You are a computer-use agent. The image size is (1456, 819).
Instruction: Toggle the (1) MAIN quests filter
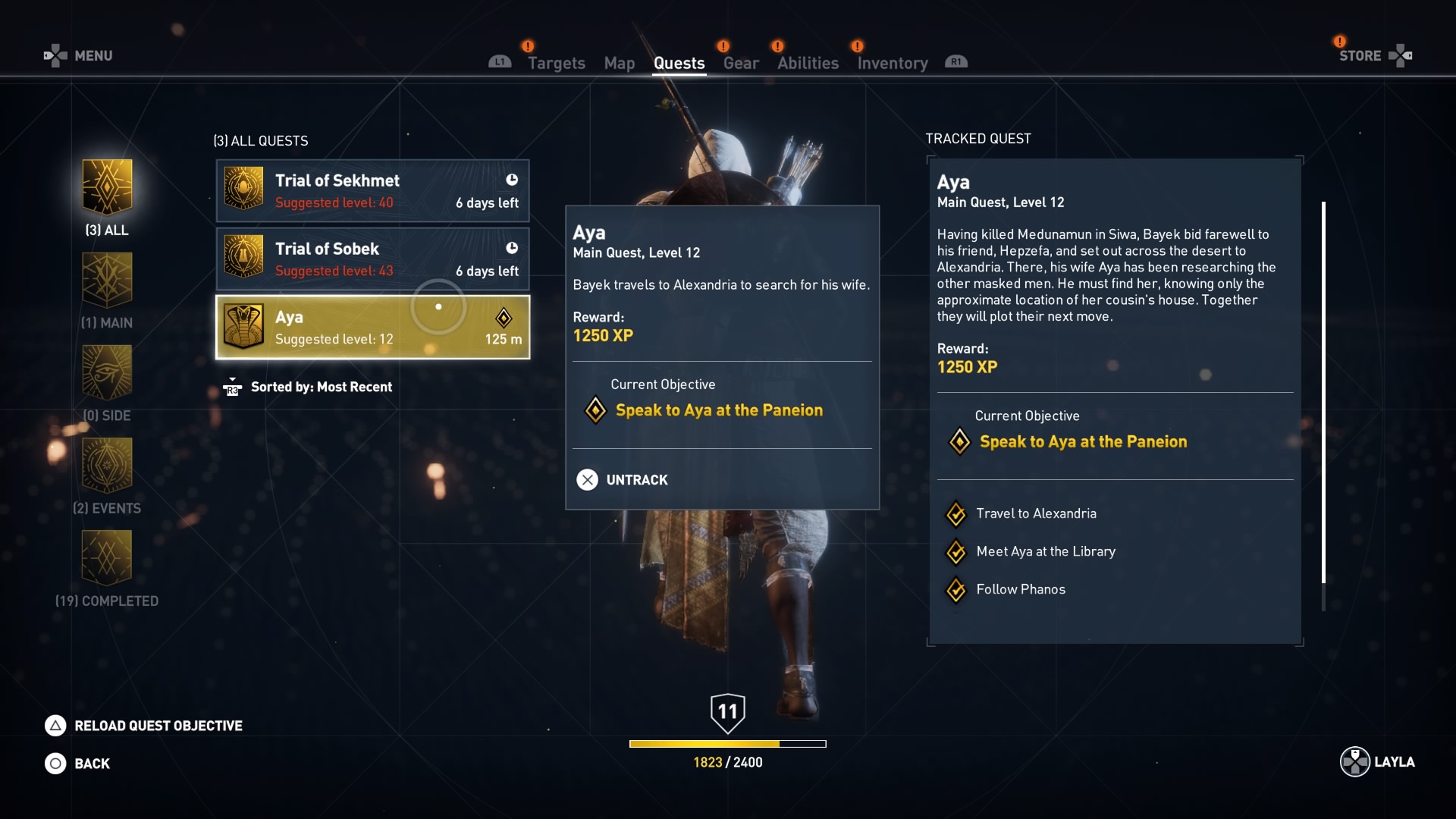107,281
